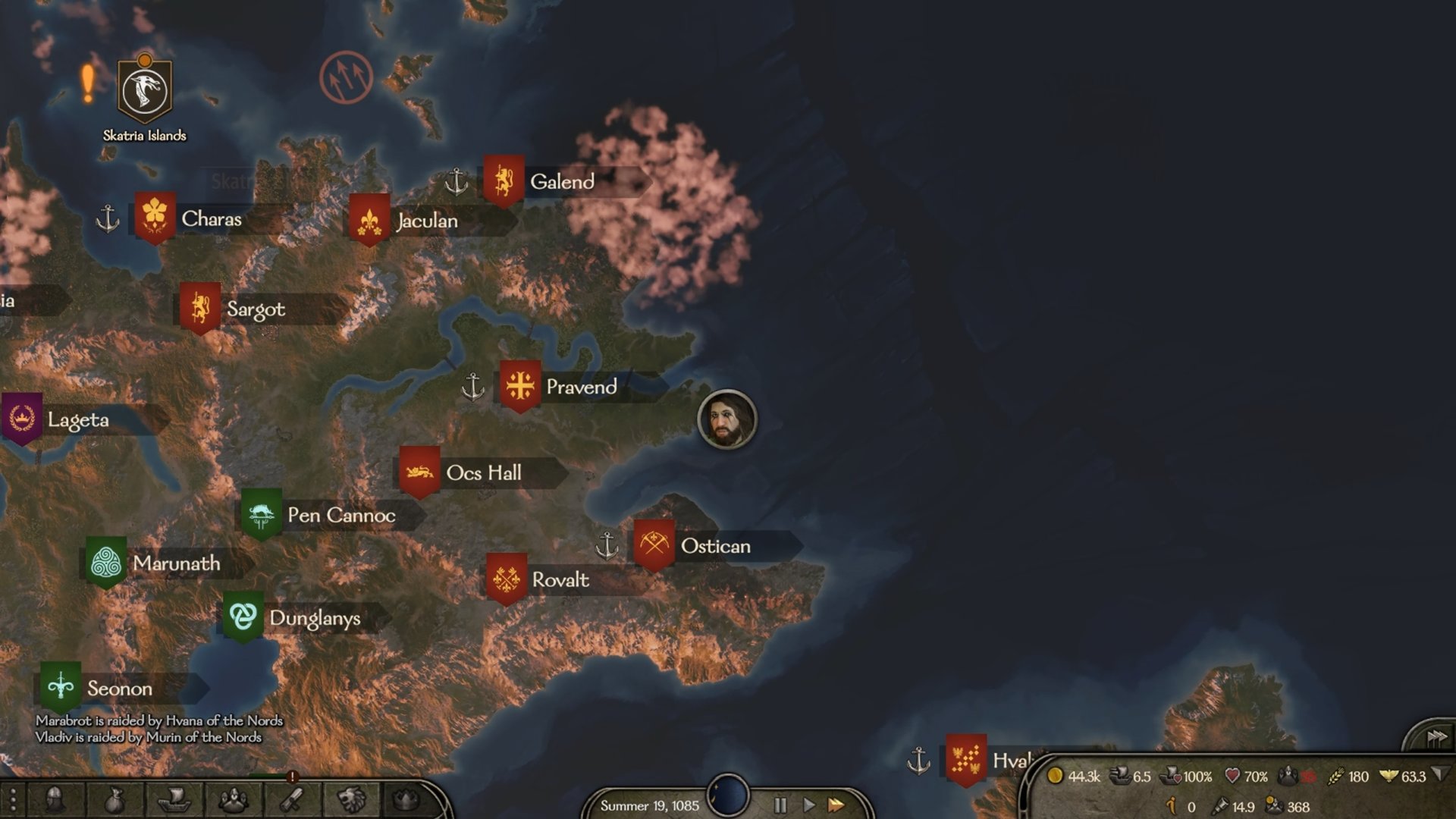Open the fleet ship icon
Screen dimensions: 1456x819
pyautogui.click(x=173, y=800)
